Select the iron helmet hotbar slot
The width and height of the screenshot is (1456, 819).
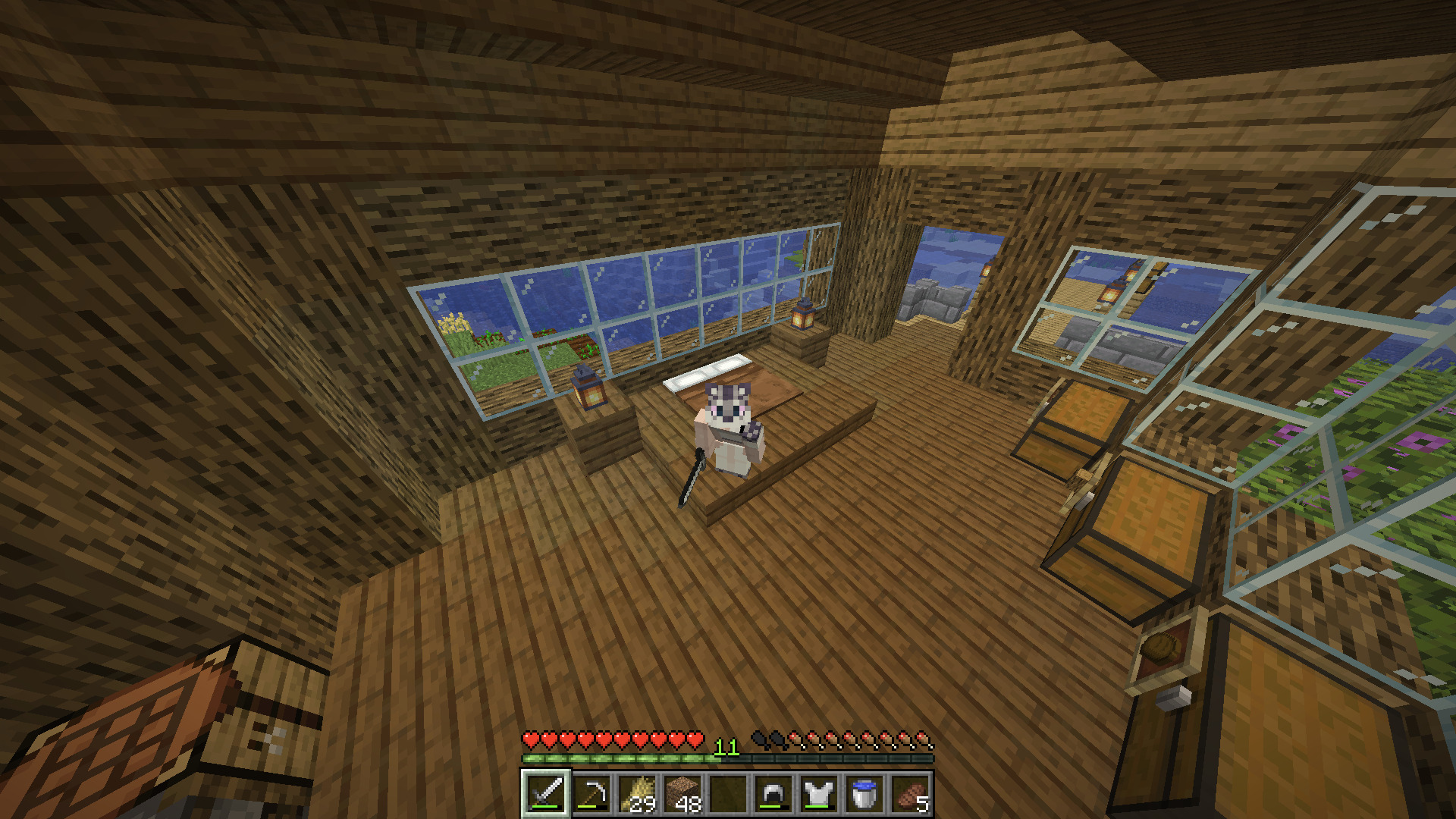773,794
